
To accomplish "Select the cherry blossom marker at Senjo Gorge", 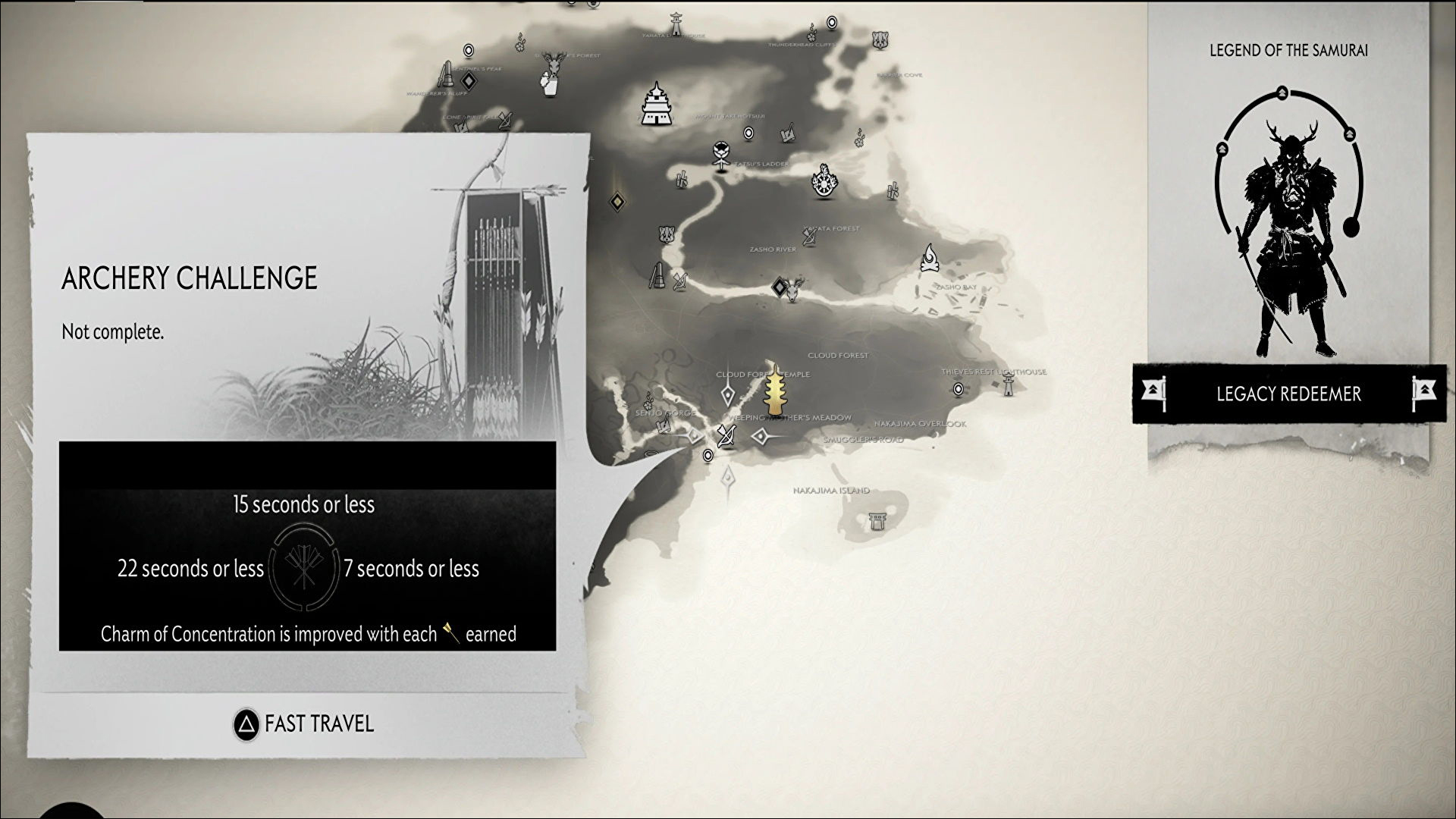I will click(x=648, y=400).
